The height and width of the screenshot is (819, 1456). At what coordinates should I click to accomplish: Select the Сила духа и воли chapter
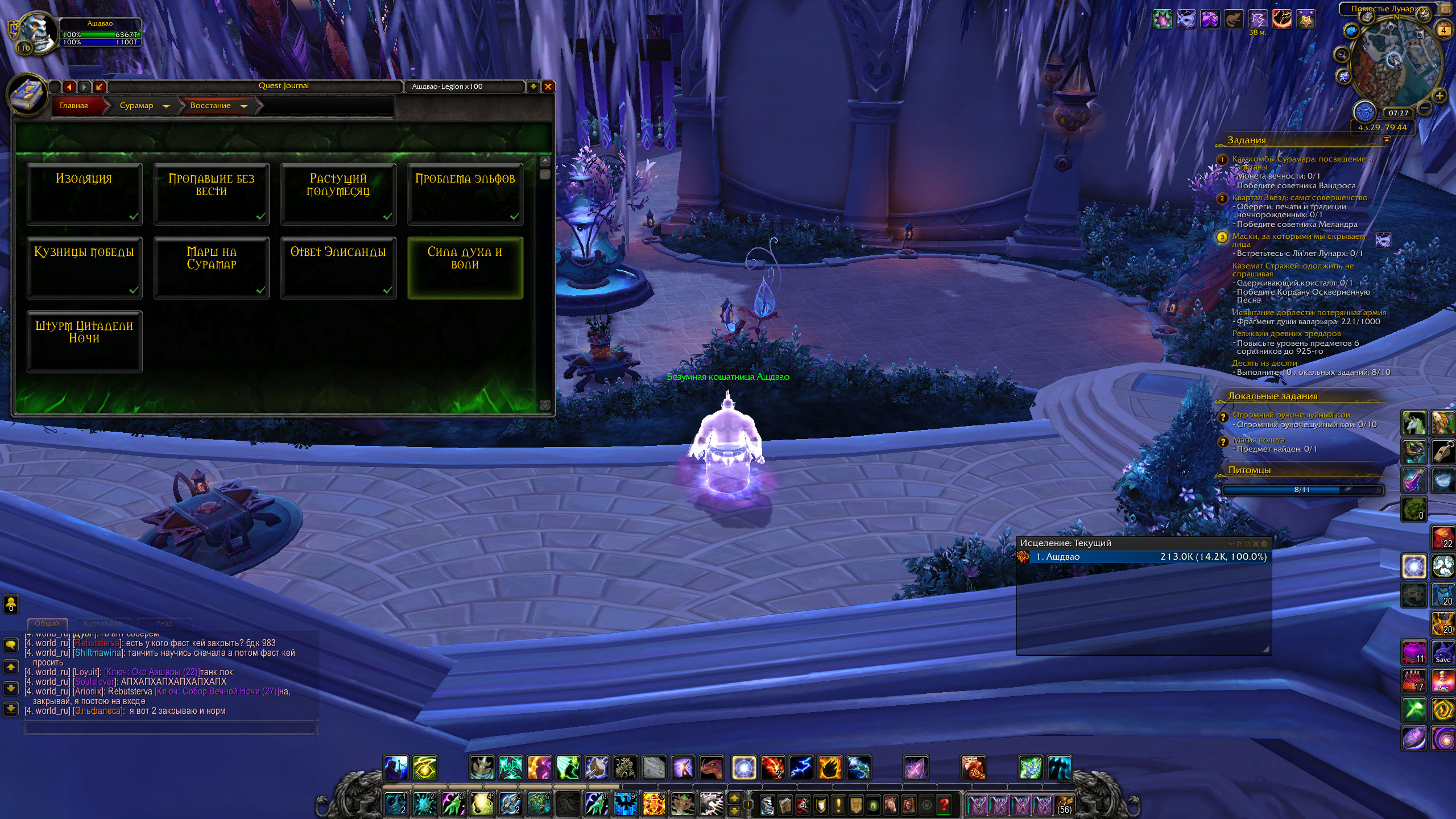465,267
